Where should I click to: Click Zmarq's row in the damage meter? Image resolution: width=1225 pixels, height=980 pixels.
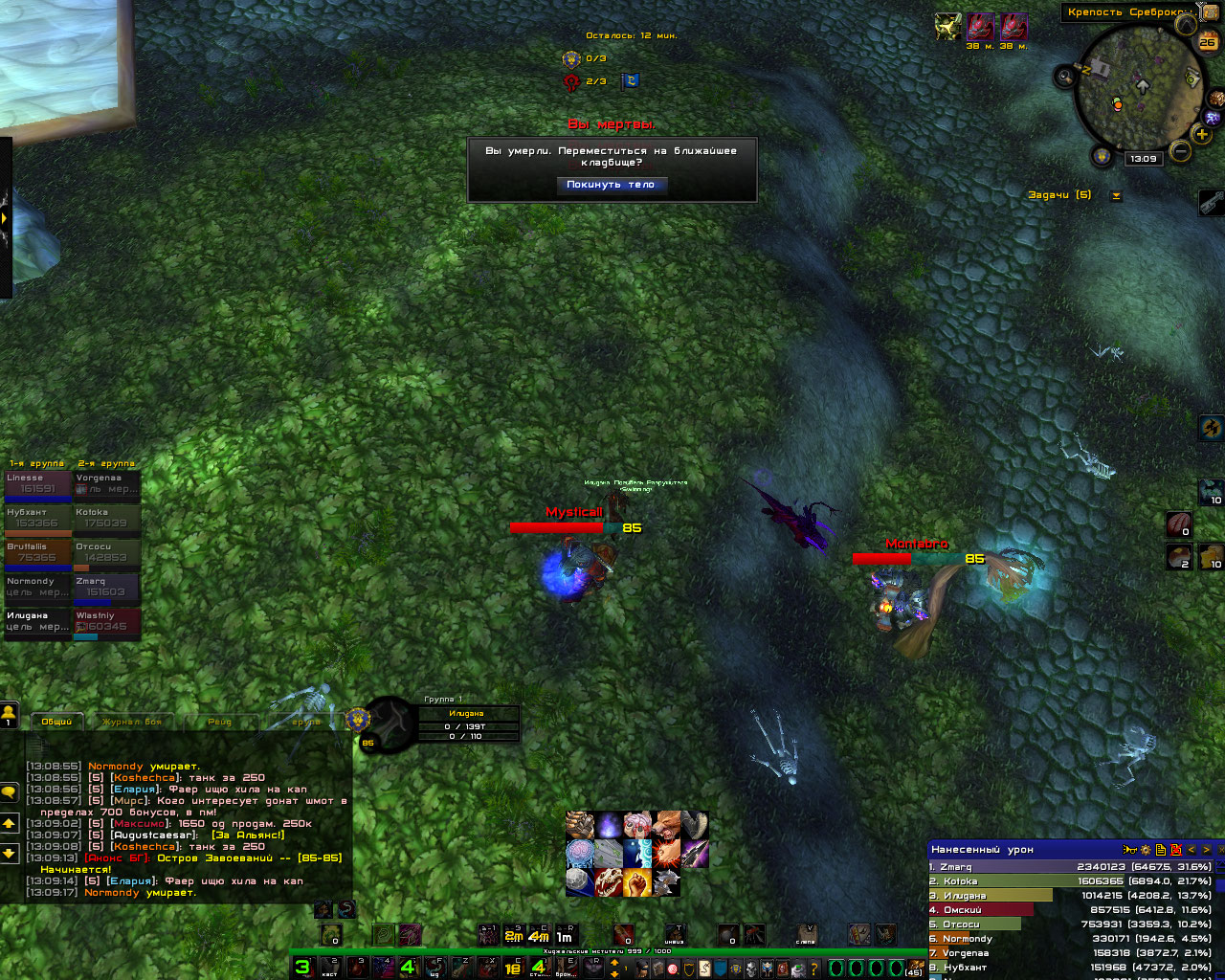(1070, 867)
